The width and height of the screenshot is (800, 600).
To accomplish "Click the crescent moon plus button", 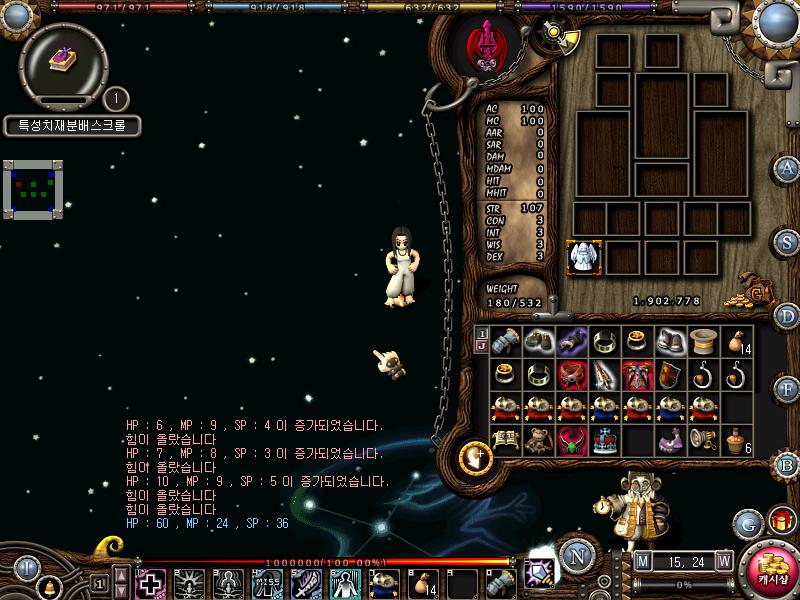I will pos(476,459).
